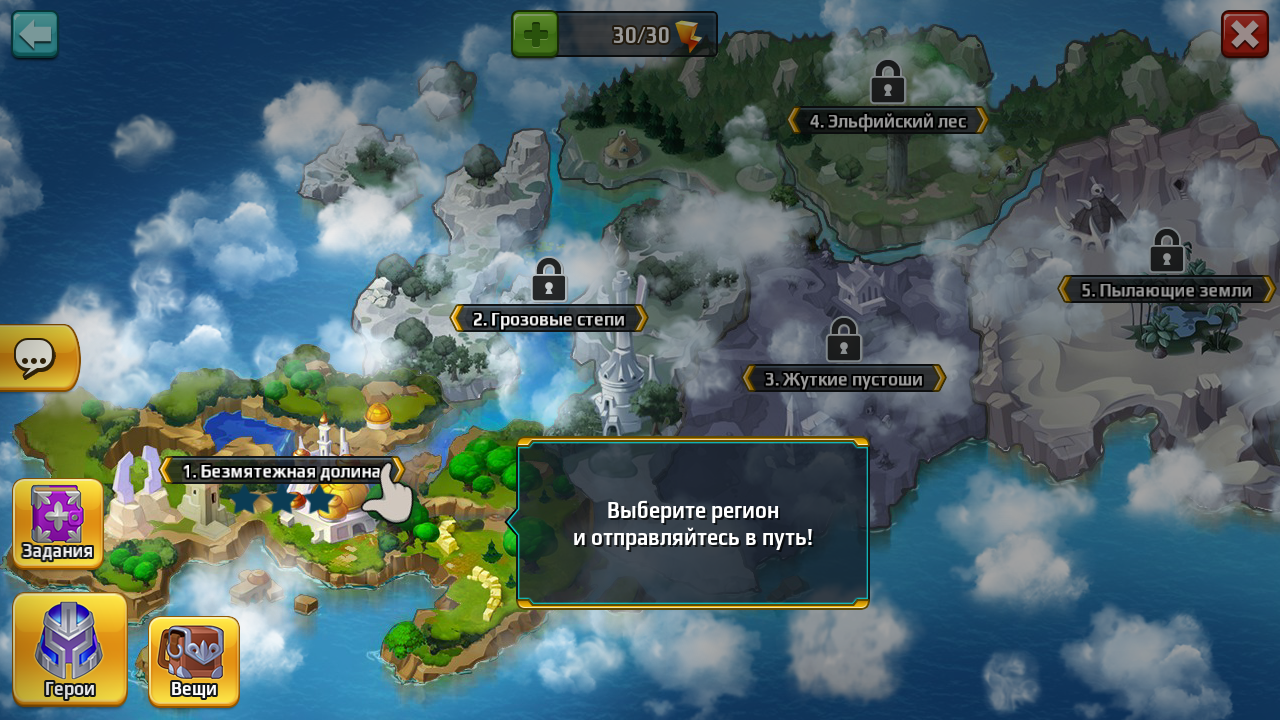Select locked region 2. Грозовые степи
The image size is (1280, 720).
[x=548, y=318]
